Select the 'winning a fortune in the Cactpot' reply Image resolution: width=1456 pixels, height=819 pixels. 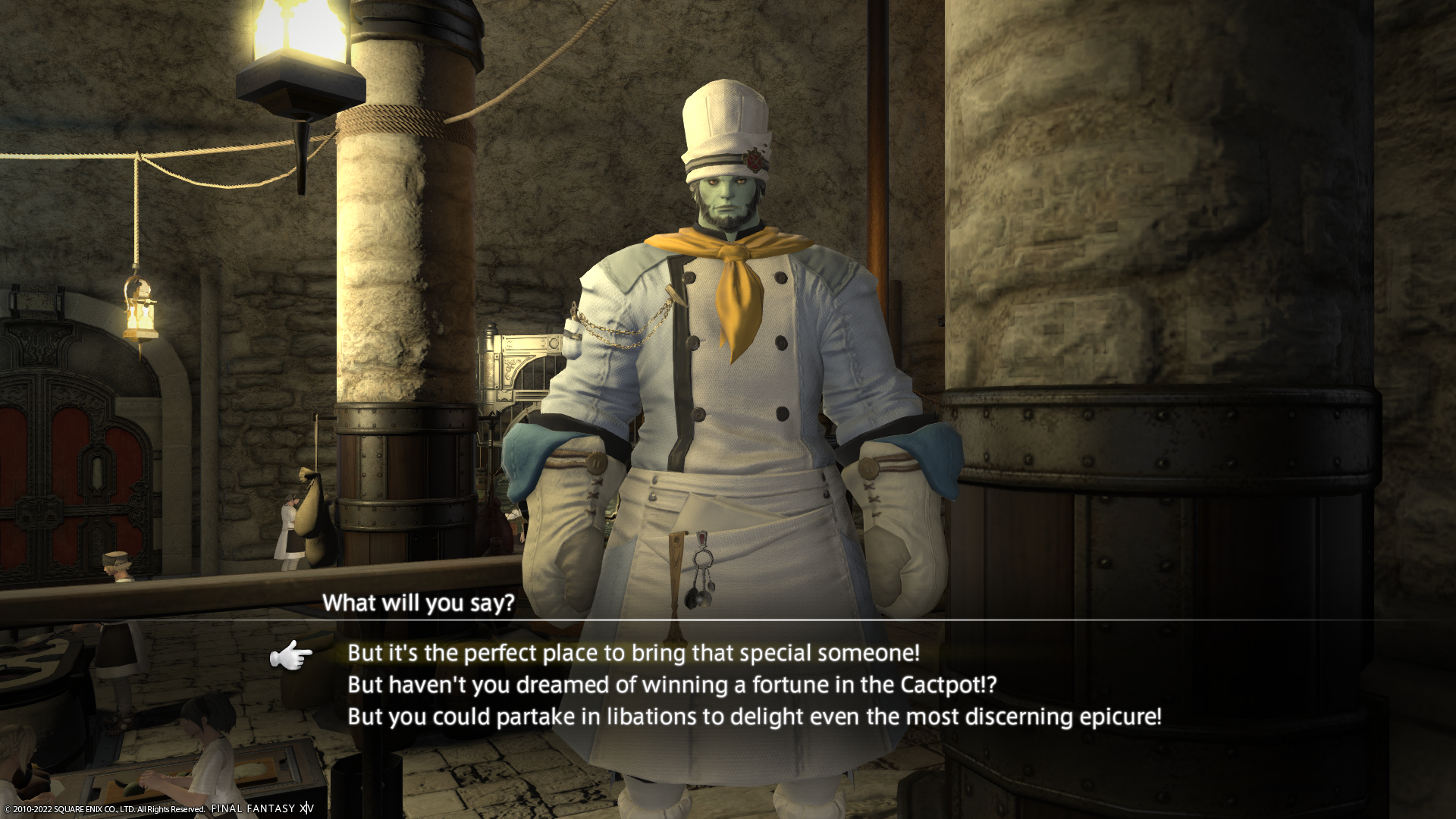click(672, 685)
